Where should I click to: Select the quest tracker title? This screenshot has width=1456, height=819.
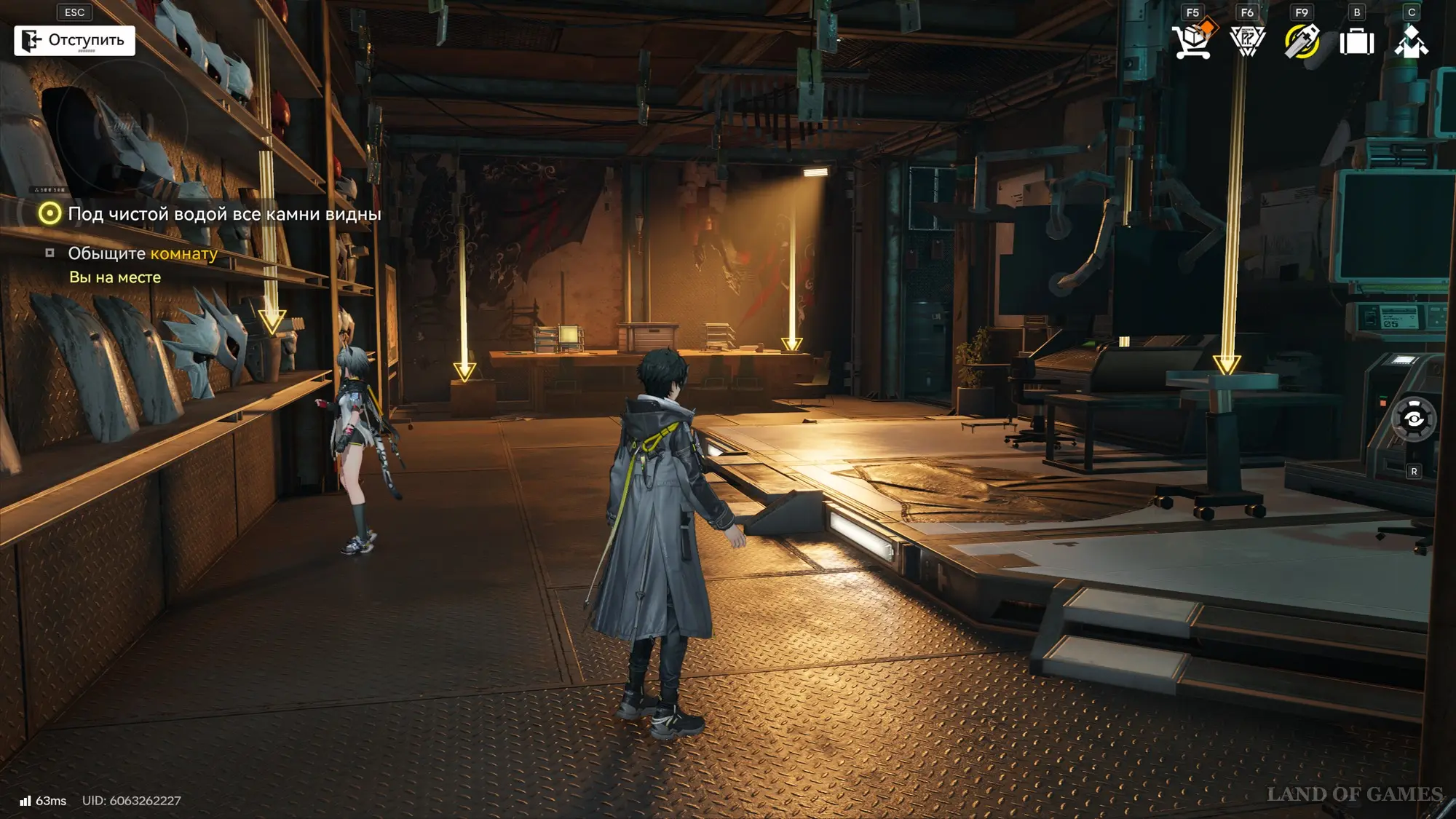[x=224, y=214]
